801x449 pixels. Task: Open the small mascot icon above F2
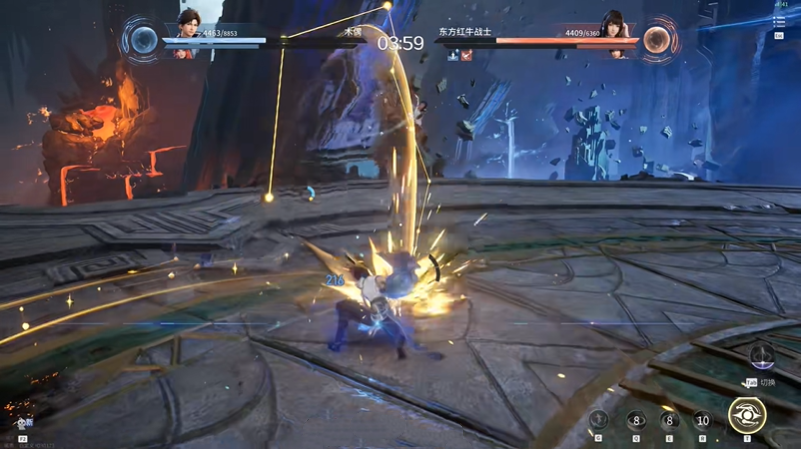pyautogui.click(x=23, y=424)
